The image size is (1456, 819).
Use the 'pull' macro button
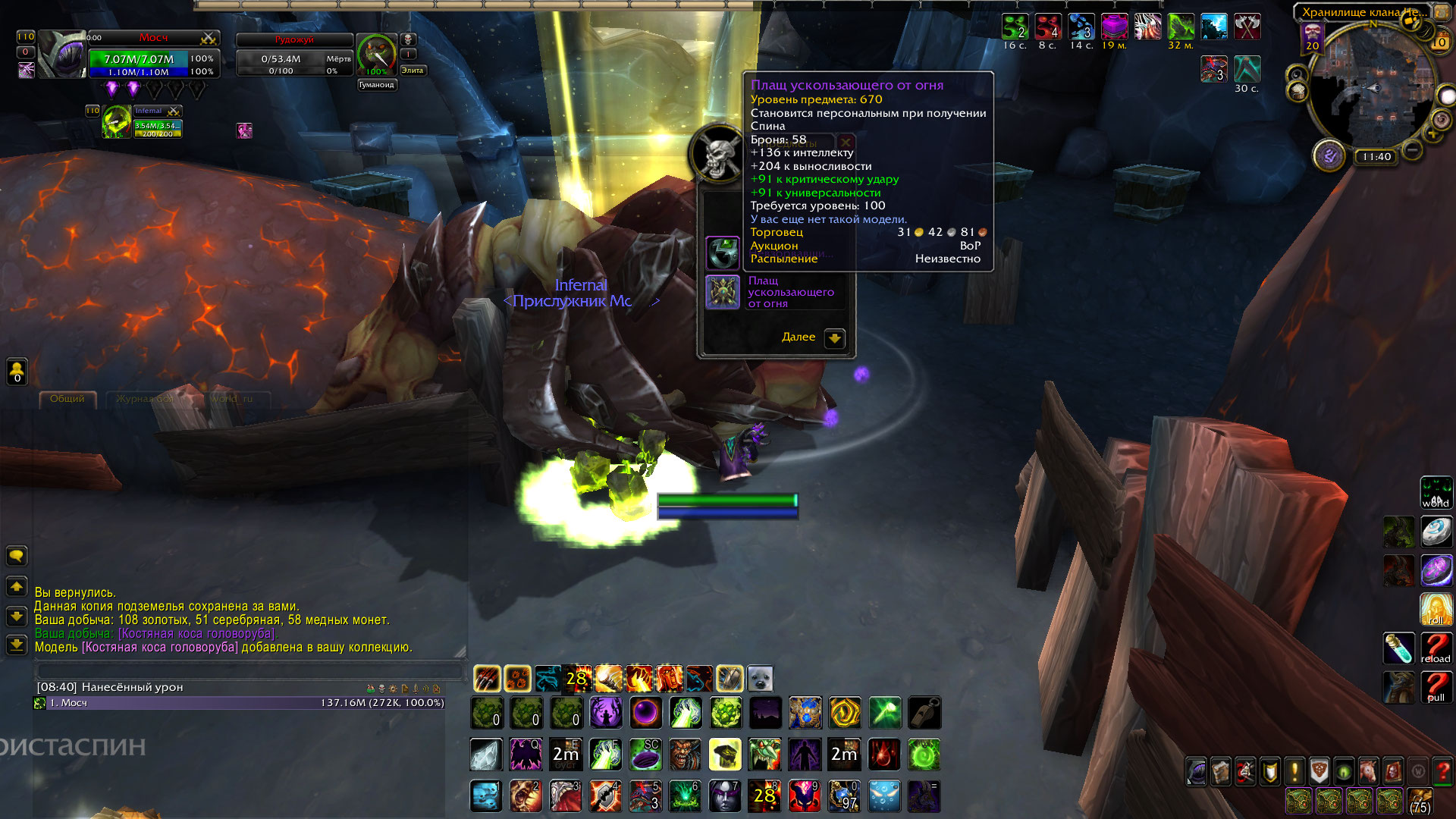[1436, 687]
